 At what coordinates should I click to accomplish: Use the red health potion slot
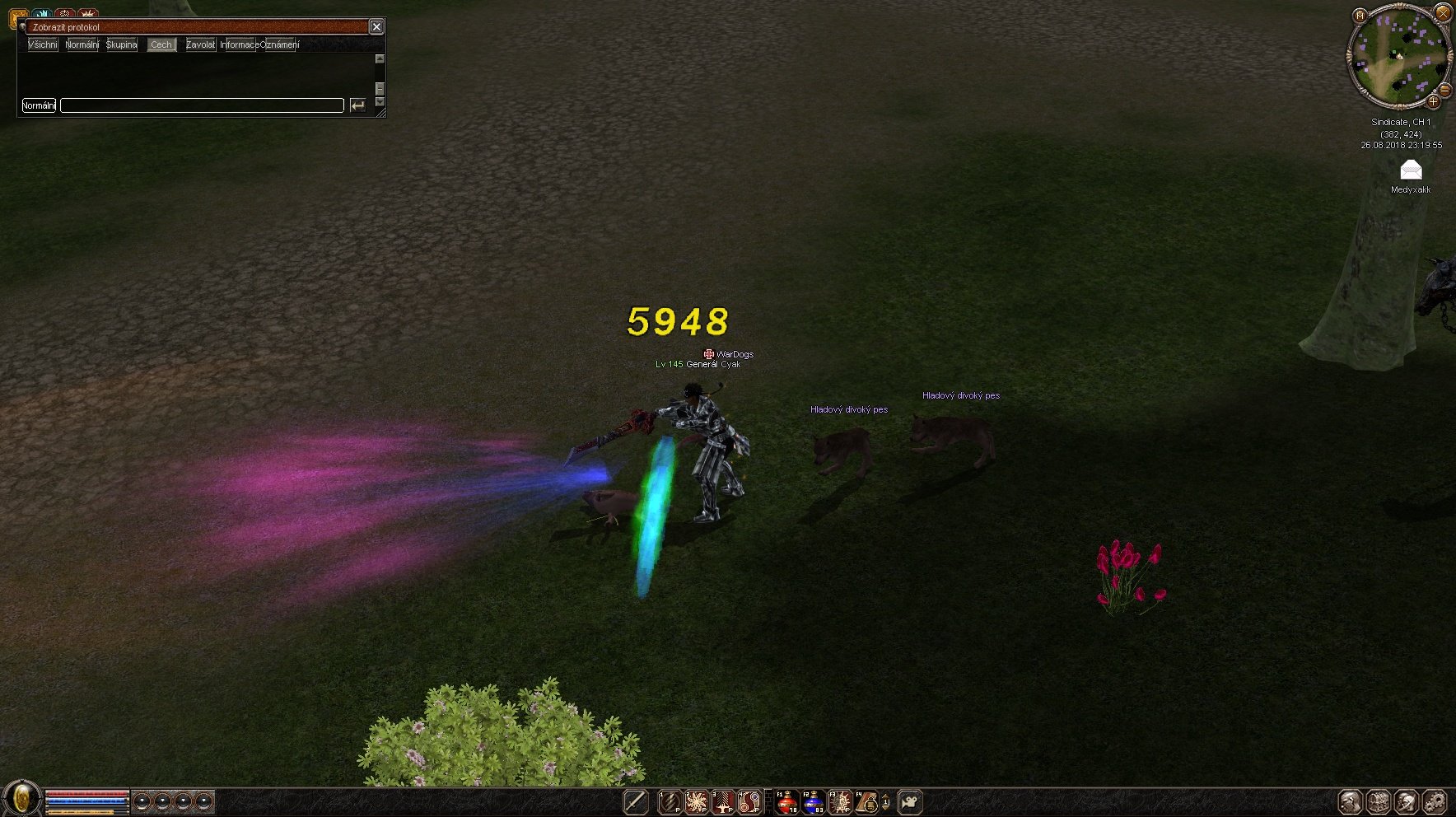coord(786,801)
